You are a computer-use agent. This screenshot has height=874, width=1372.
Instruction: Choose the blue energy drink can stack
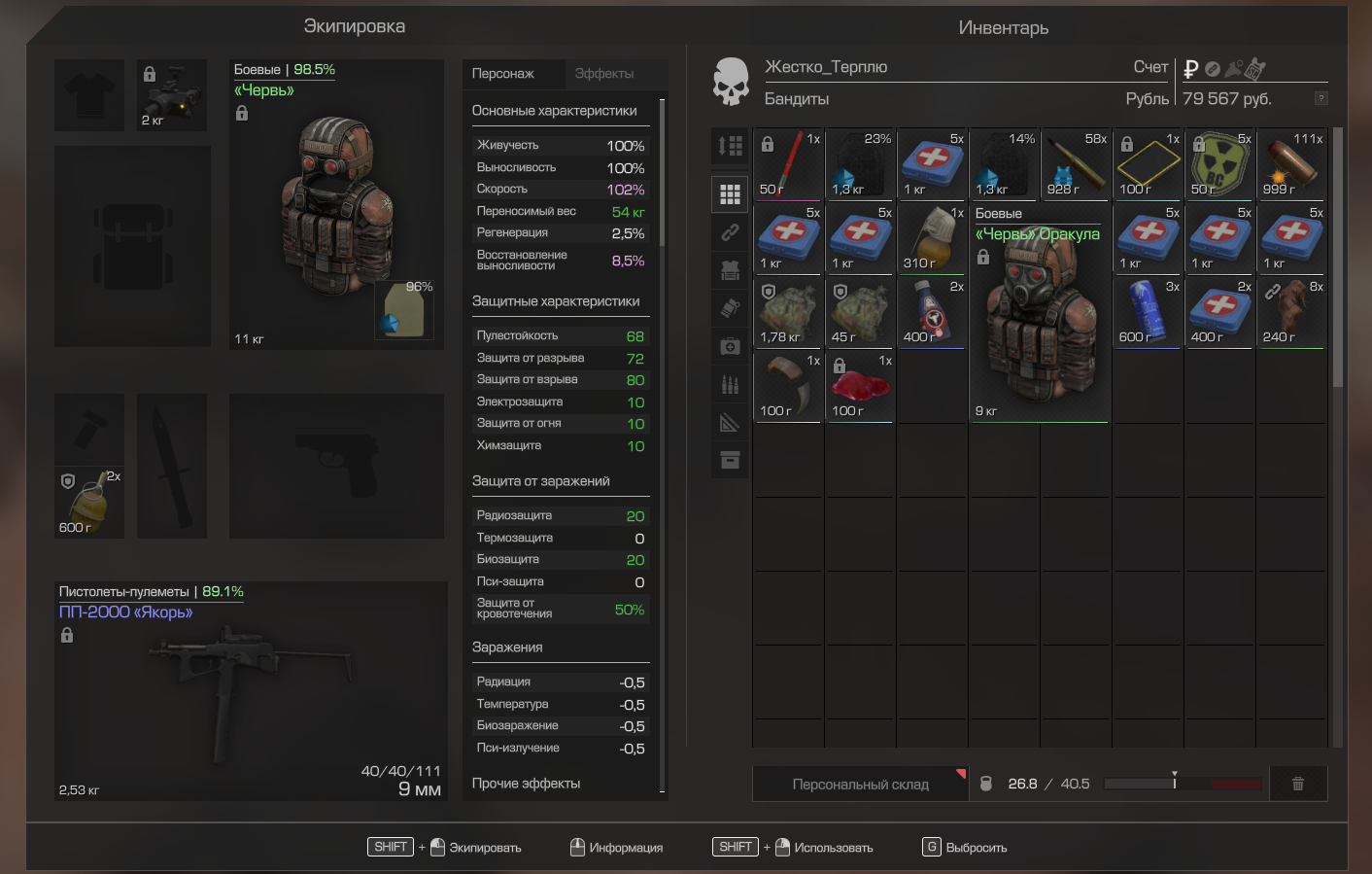(1148, 312)
